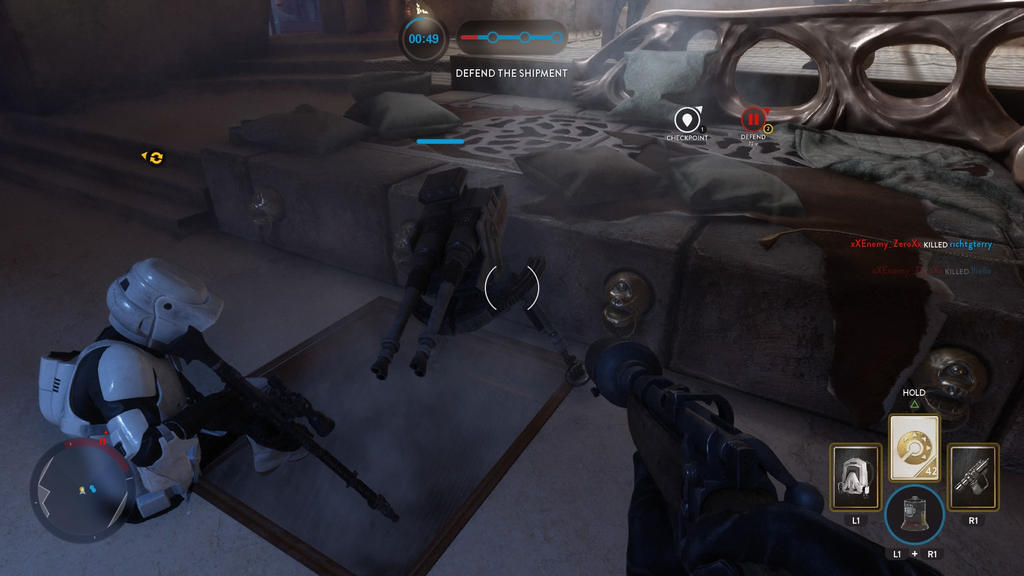The height and width of the screenshot is (576, 1024).
Task: Select the scout trooper star card
Action: click(x=856, y=477)
